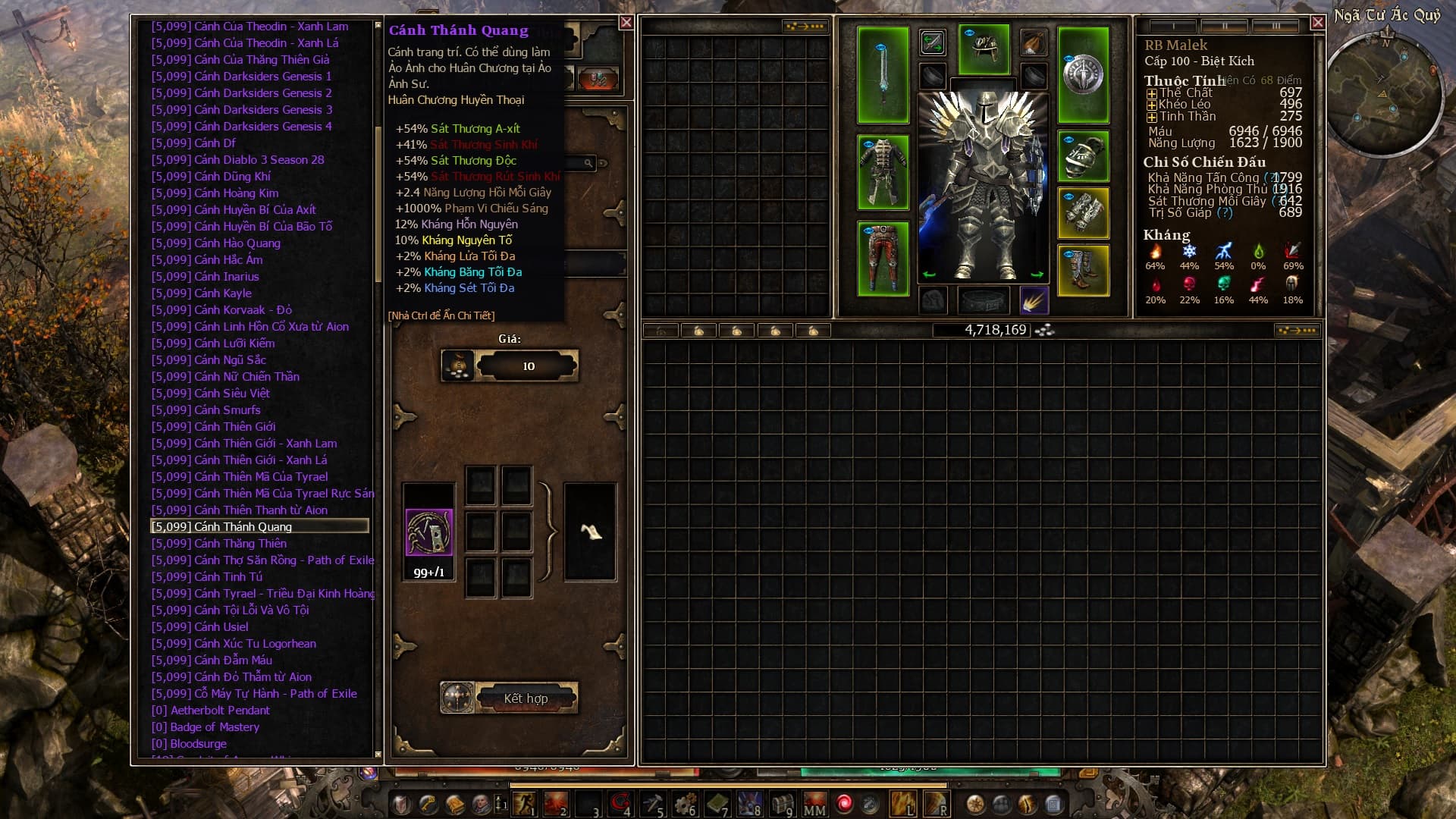Click the equipped round shield slot

coord(1083,74)
